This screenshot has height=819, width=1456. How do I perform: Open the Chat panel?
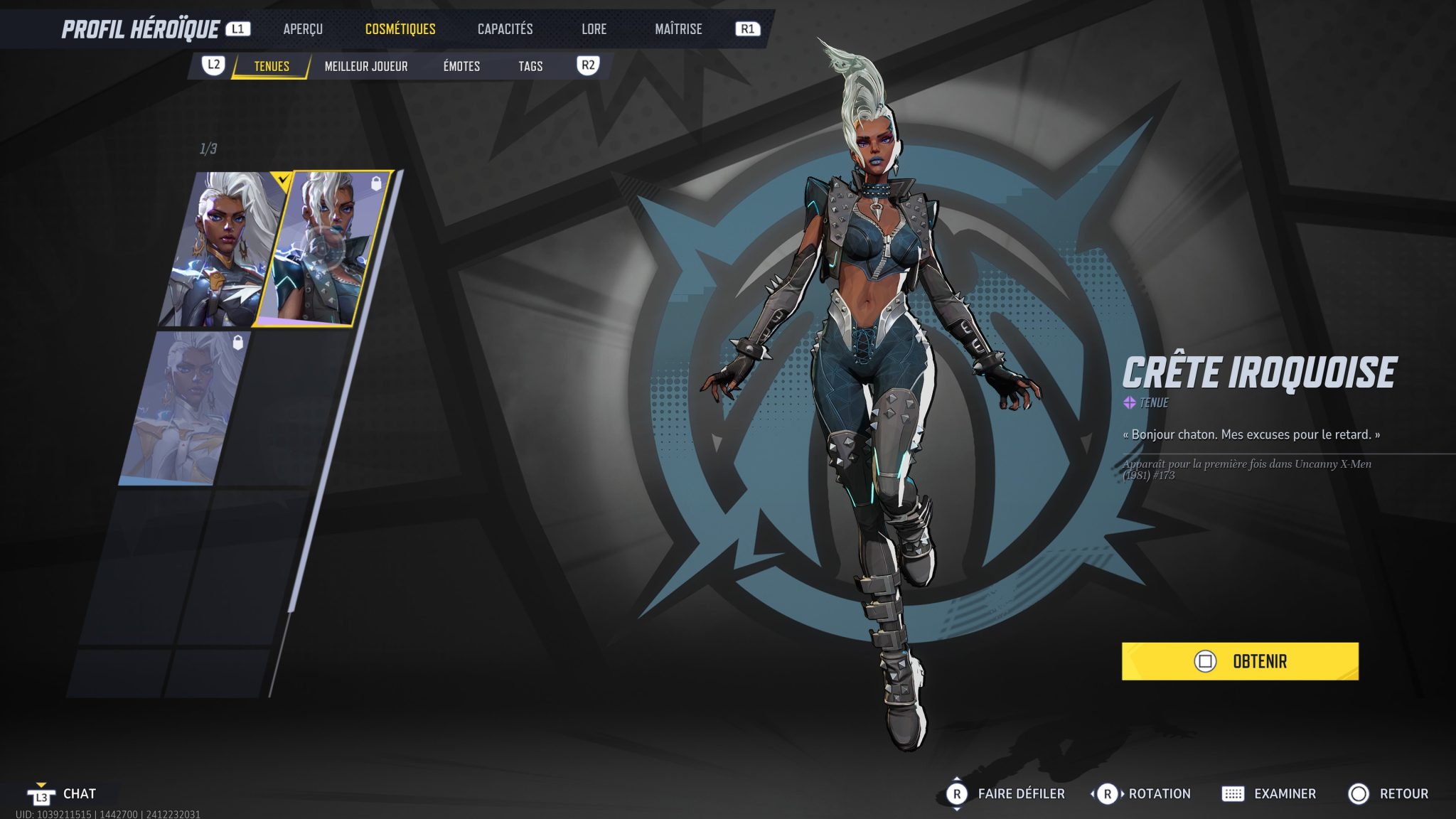pyautogui.click(x=80, y=794)
